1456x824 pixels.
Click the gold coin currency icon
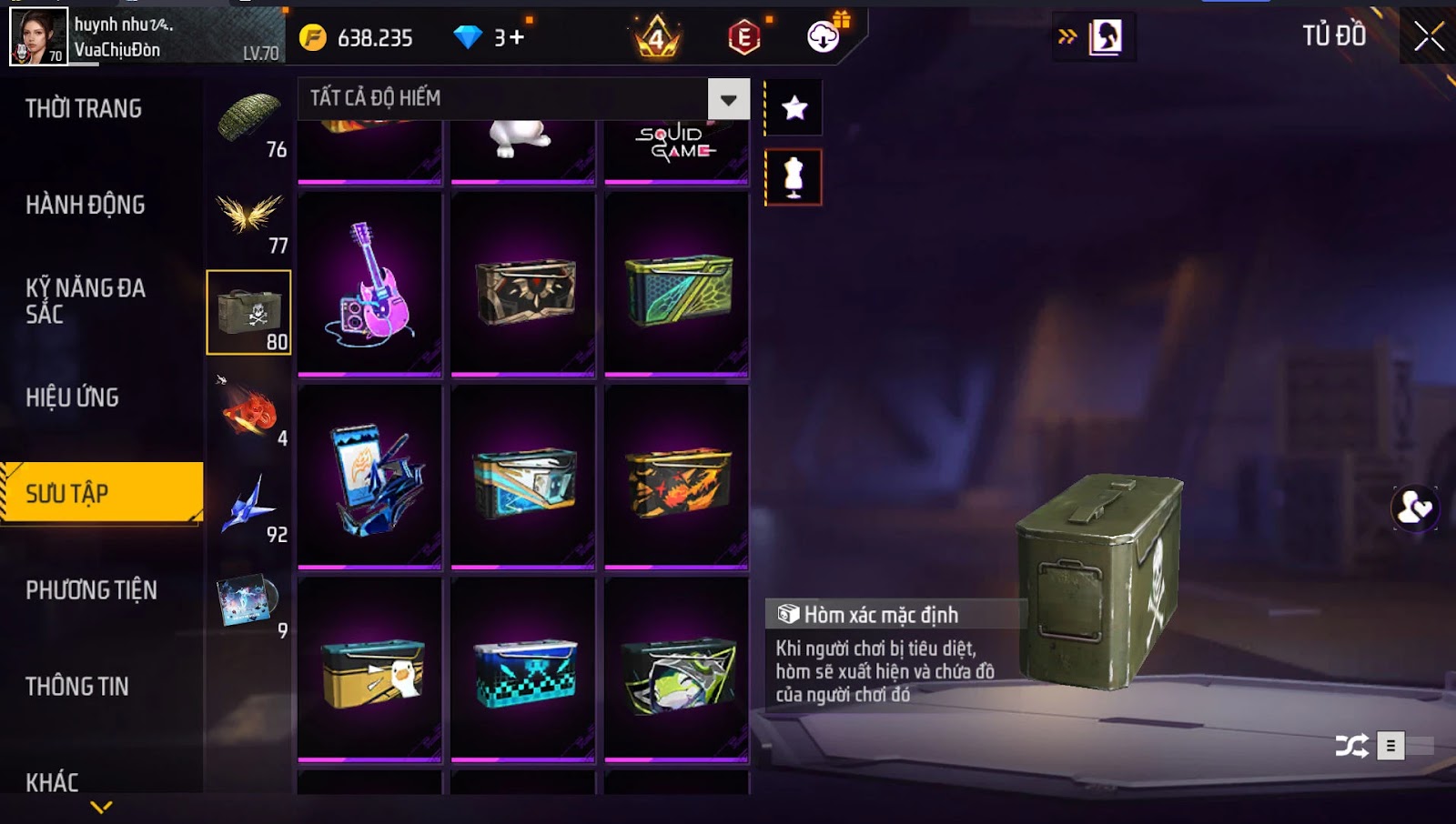point(312,37)
